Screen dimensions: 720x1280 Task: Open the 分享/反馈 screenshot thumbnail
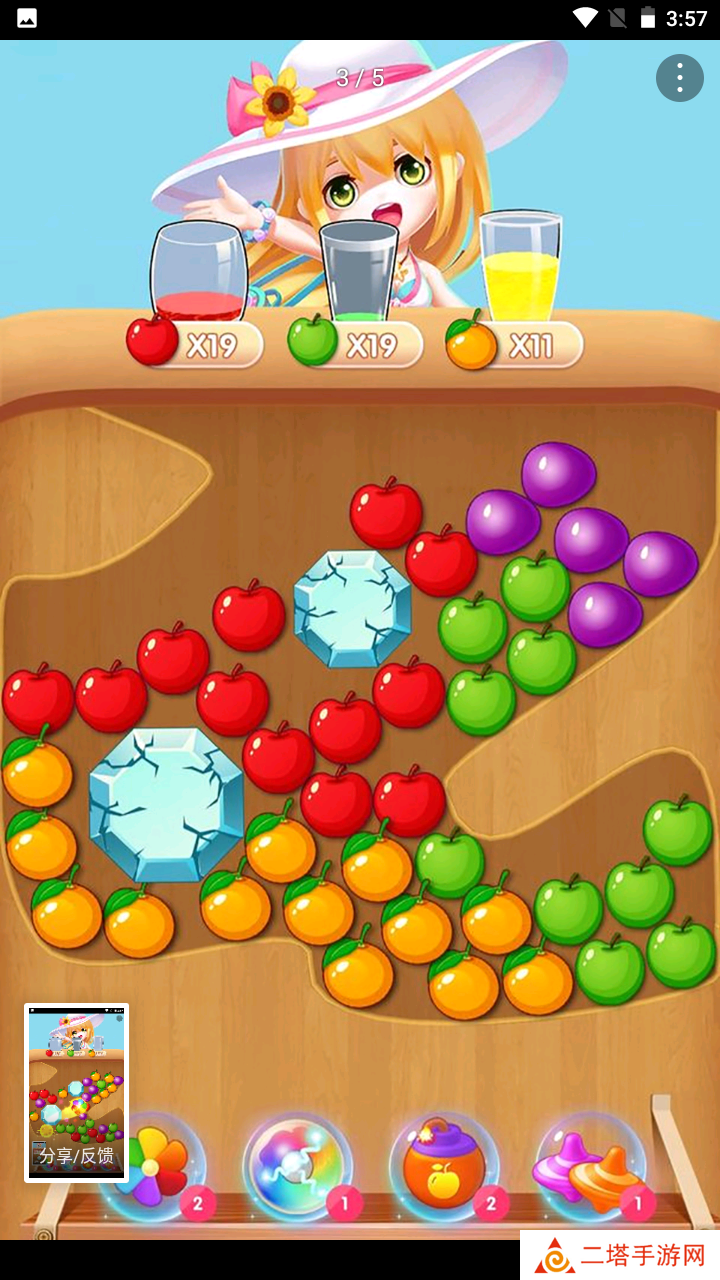(x=77, y=1092)
